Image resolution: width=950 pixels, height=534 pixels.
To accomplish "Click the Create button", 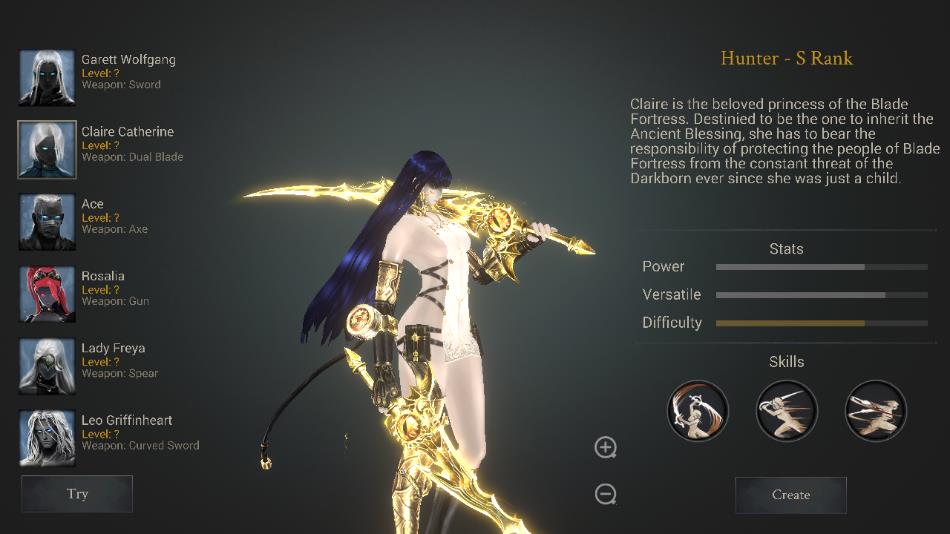I will coord(790,495).
